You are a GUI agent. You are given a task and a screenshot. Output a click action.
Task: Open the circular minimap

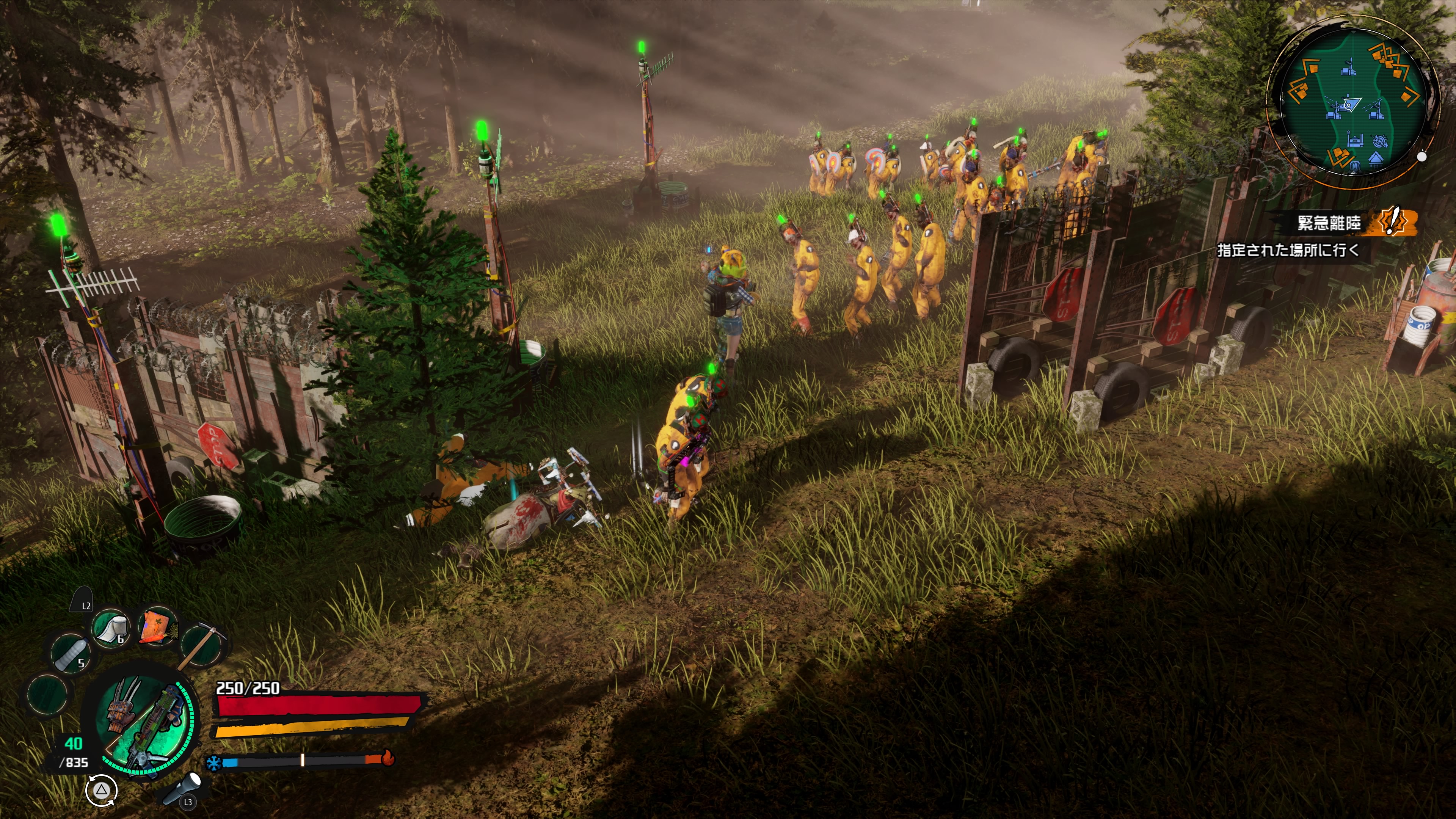[x=1352, y=102]
